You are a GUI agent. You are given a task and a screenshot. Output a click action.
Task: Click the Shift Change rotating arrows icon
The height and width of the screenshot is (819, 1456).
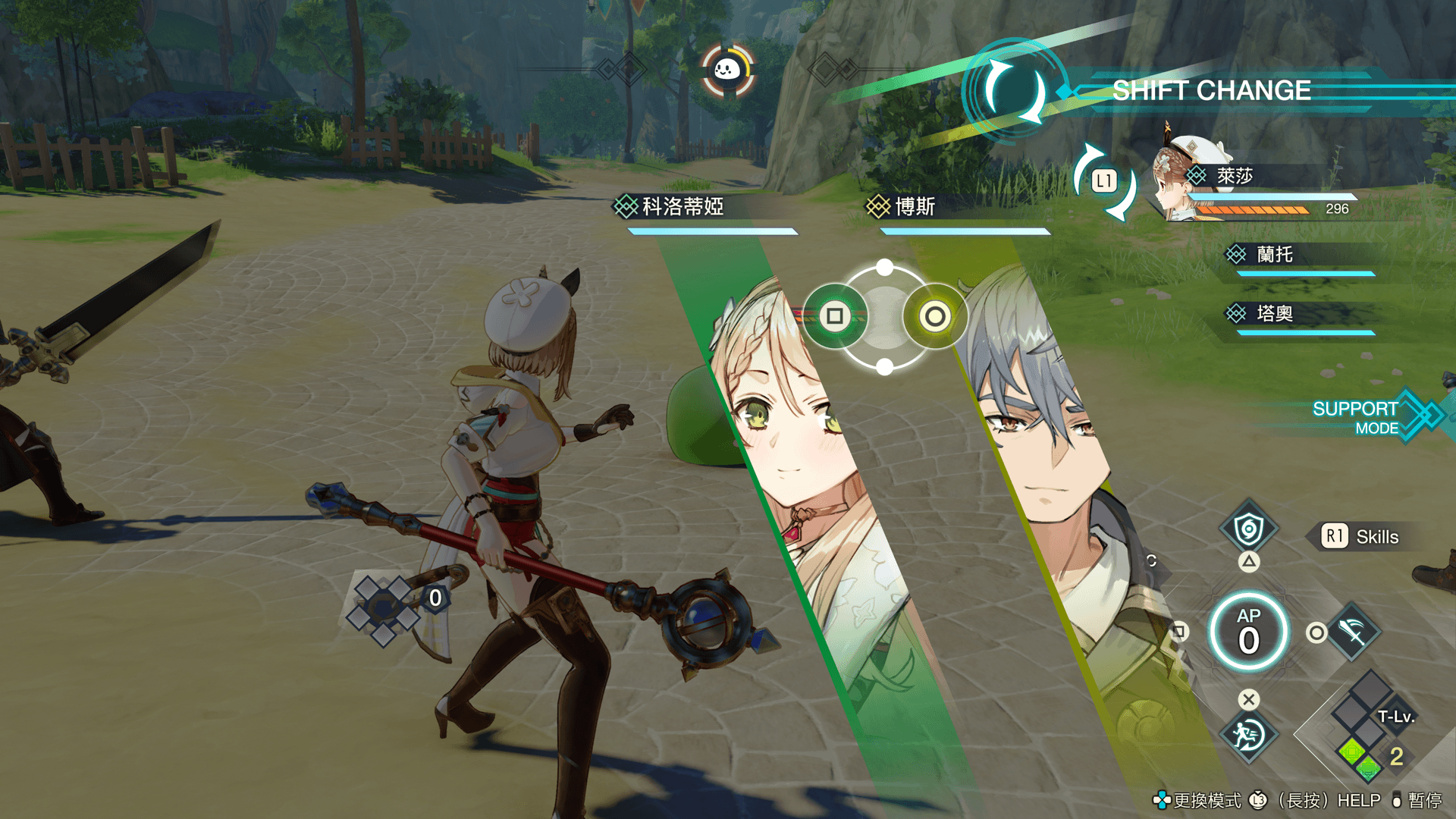(1013, 92)
